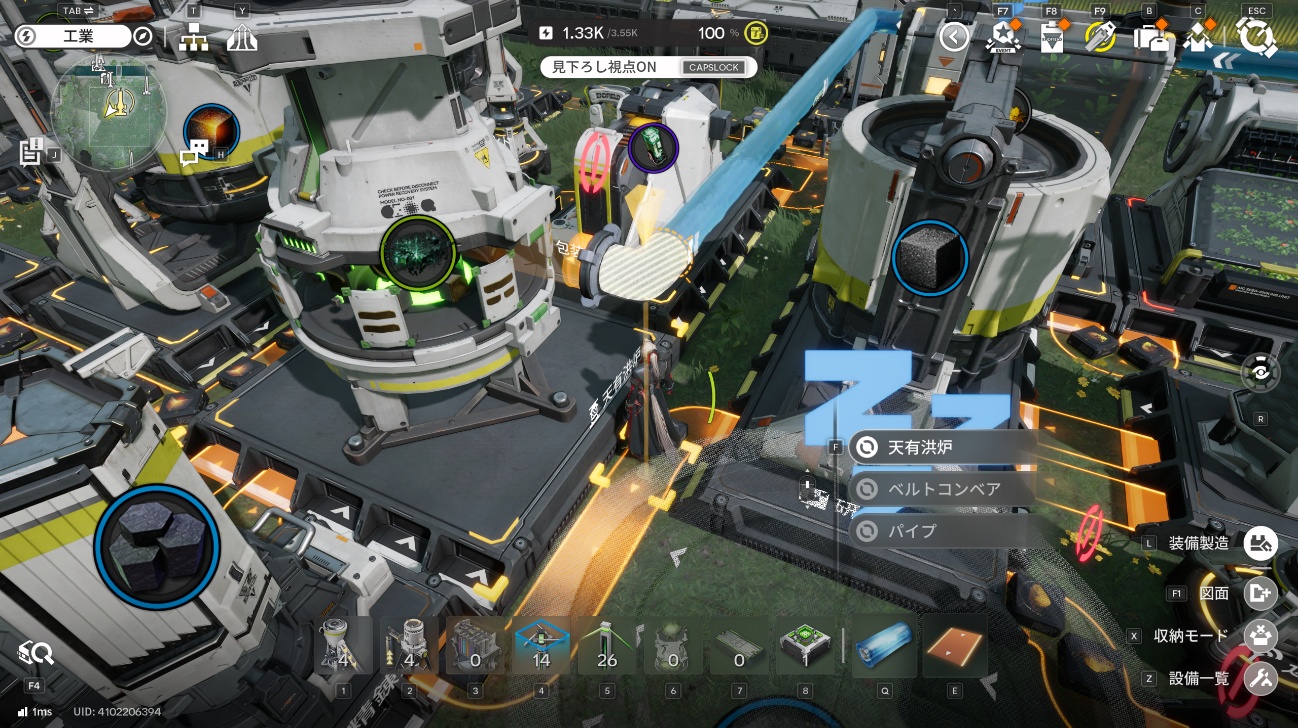The image size is (1298, 728).
Task: Select the blue pipe hotbar slot
Action: click(x=884, y=646)
